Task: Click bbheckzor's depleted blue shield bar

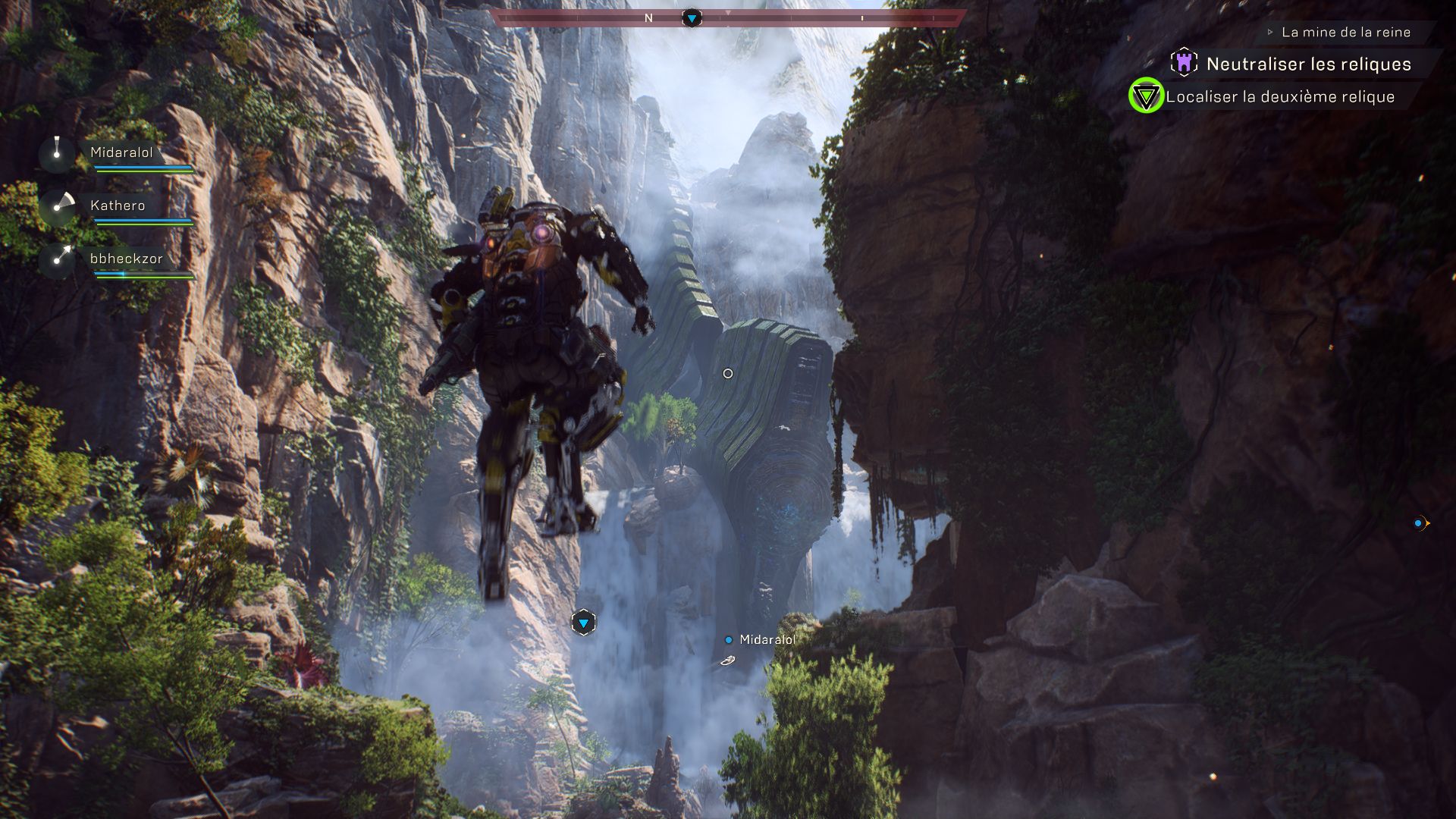Action: [x=144, y=275]
